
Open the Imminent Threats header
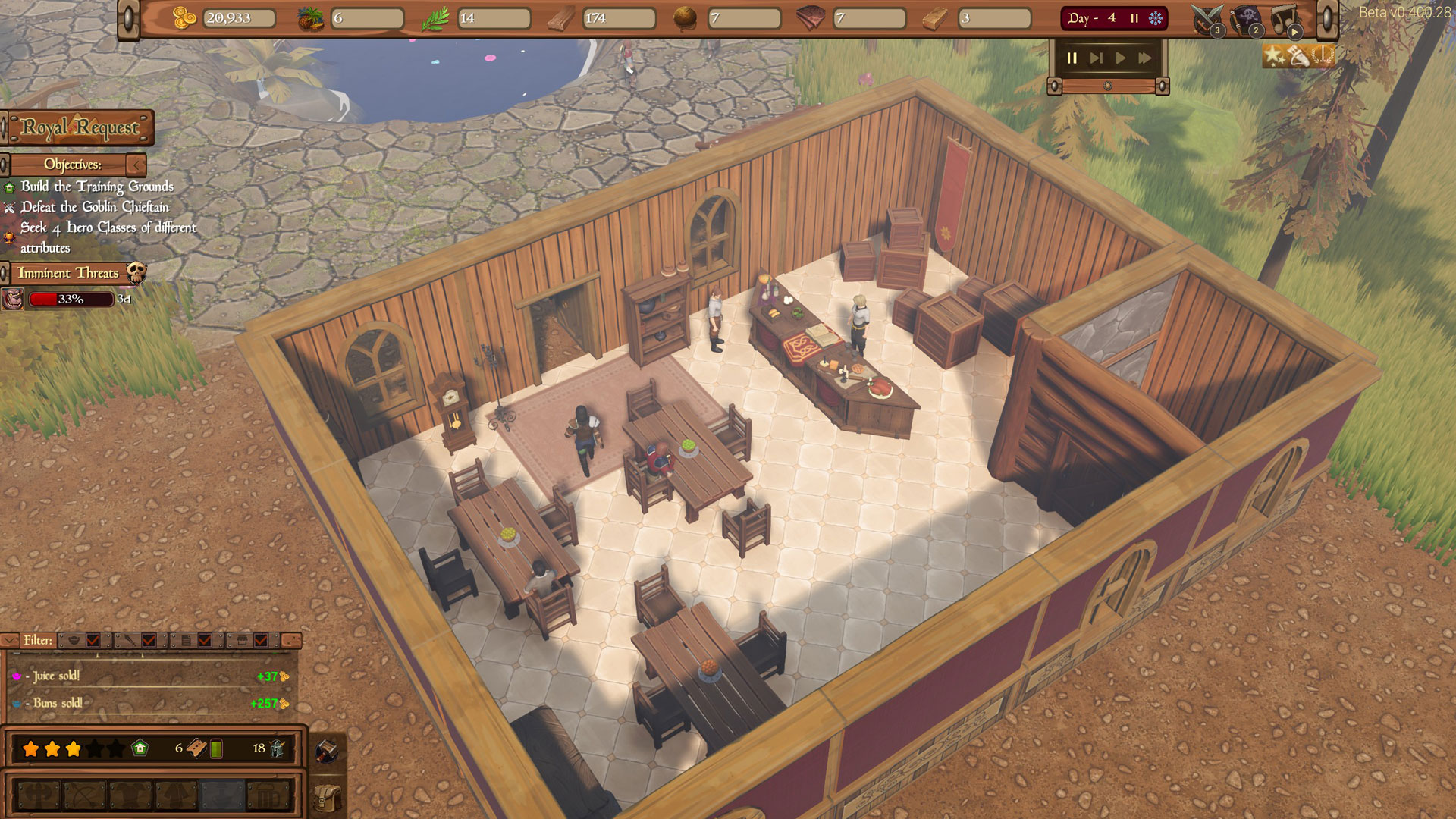[x=68, y=273]
